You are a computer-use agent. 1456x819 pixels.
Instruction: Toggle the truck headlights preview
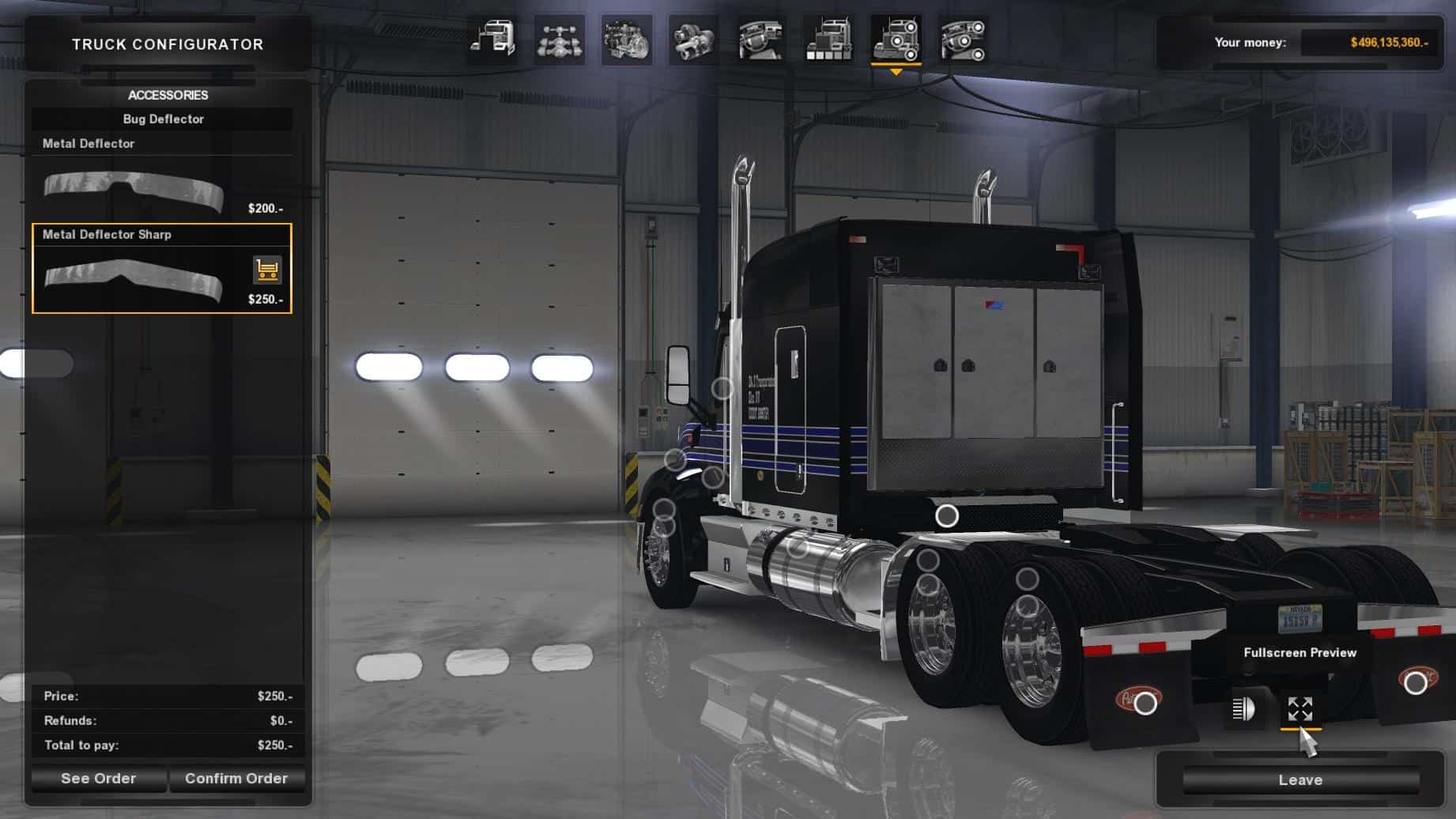1243,708
